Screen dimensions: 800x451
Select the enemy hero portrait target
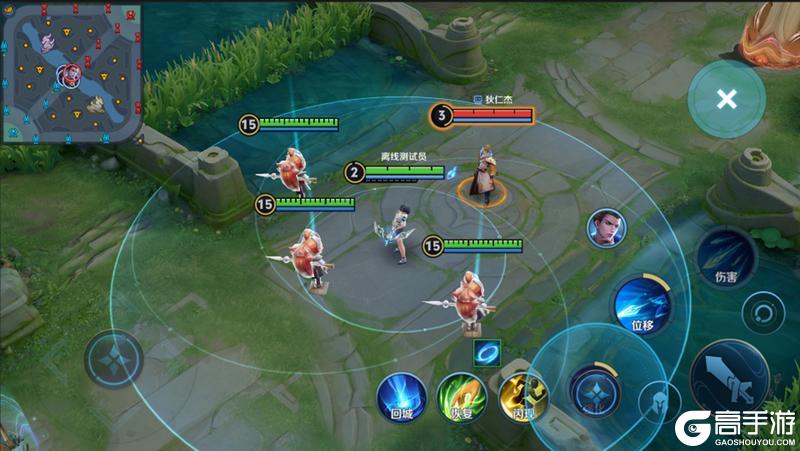point(604,227)
